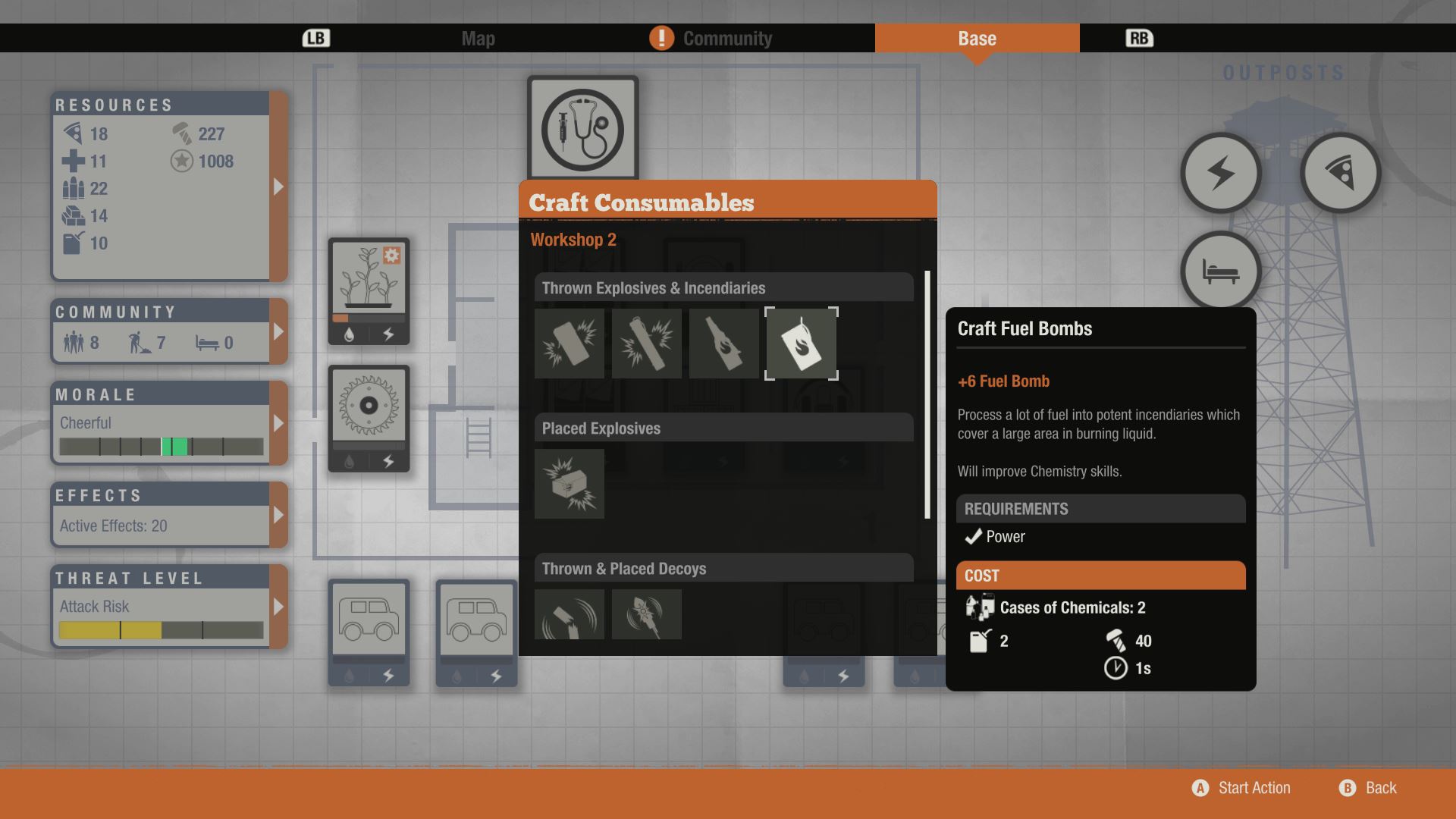Open the Morale details panel
The width and height of the screenshot is (1456, 819).
coord(278,423)
